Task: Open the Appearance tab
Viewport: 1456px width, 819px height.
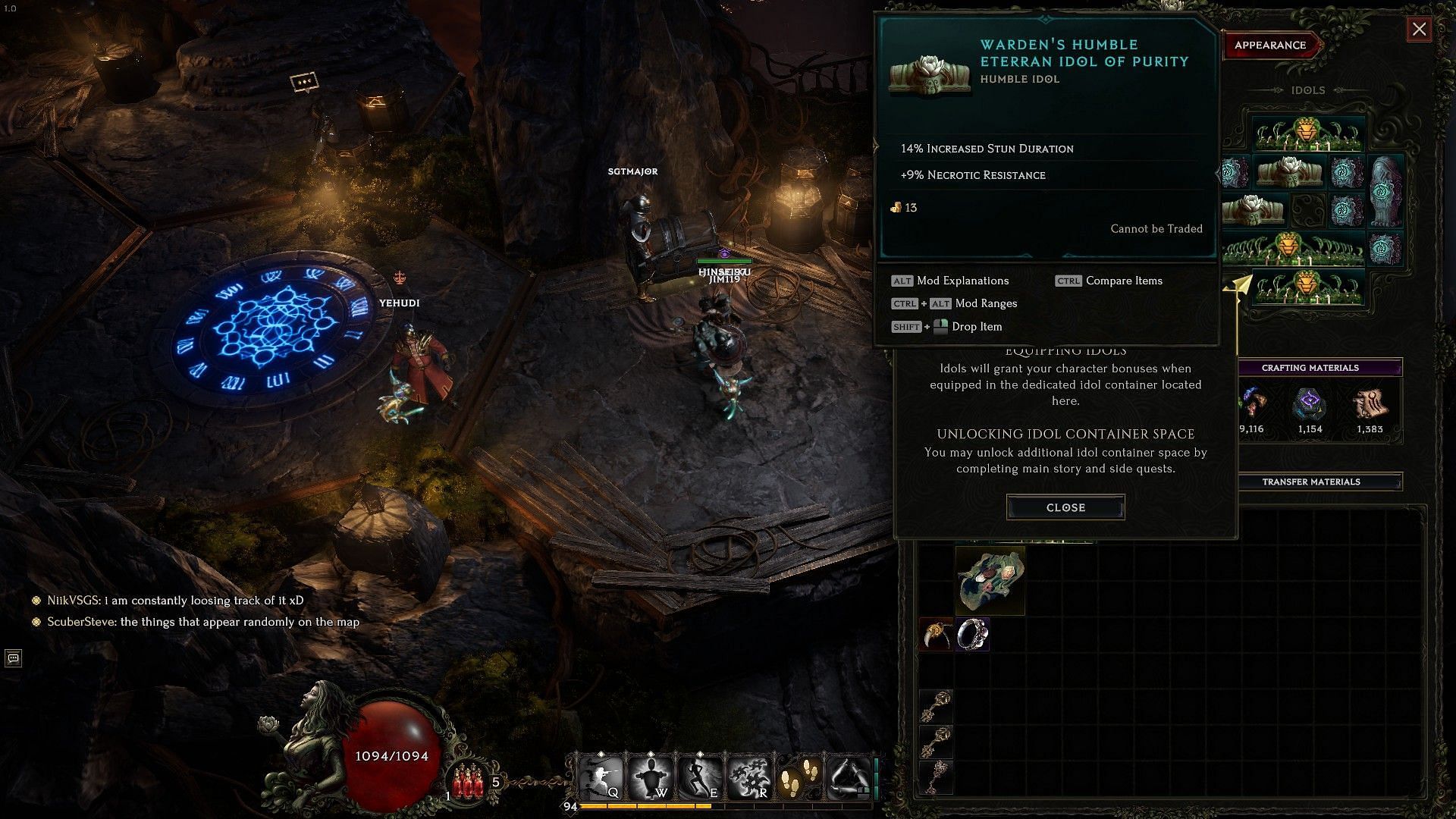Action: point(1270,45)
